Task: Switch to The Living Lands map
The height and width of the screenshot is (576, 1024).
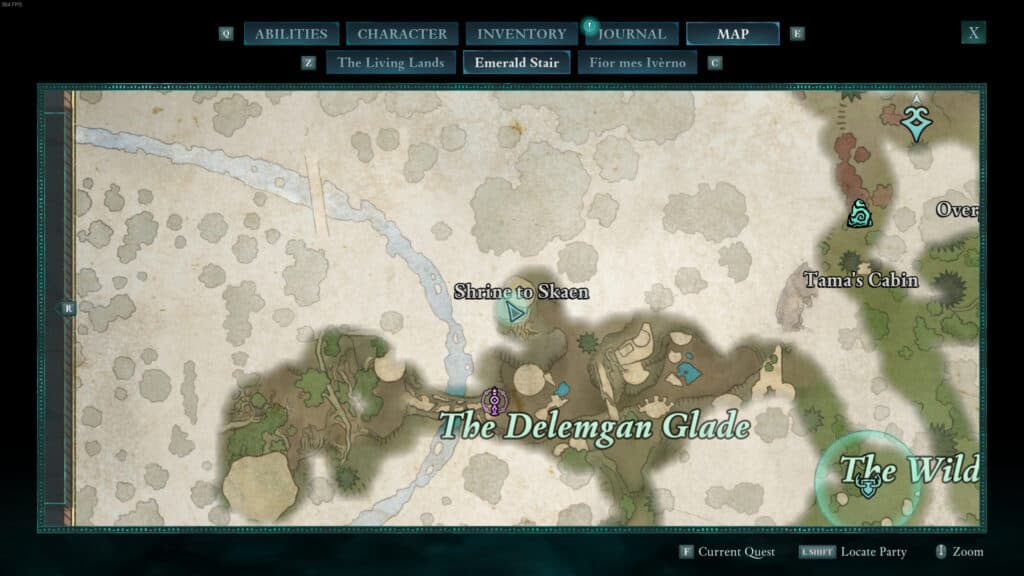Action: pos(390,63)
